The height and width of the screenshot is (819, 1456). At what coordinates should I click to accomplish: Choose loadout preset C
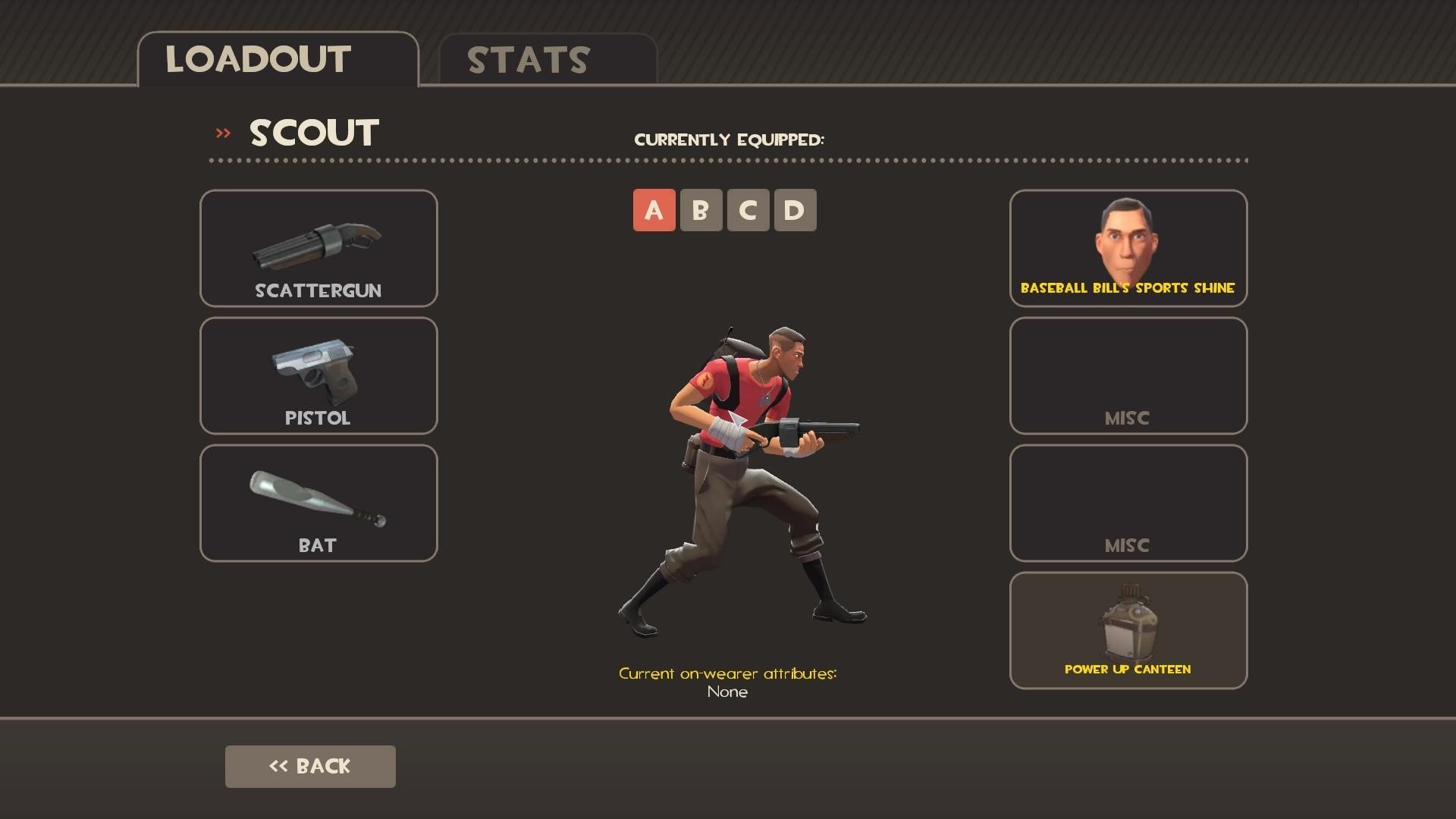748,210
